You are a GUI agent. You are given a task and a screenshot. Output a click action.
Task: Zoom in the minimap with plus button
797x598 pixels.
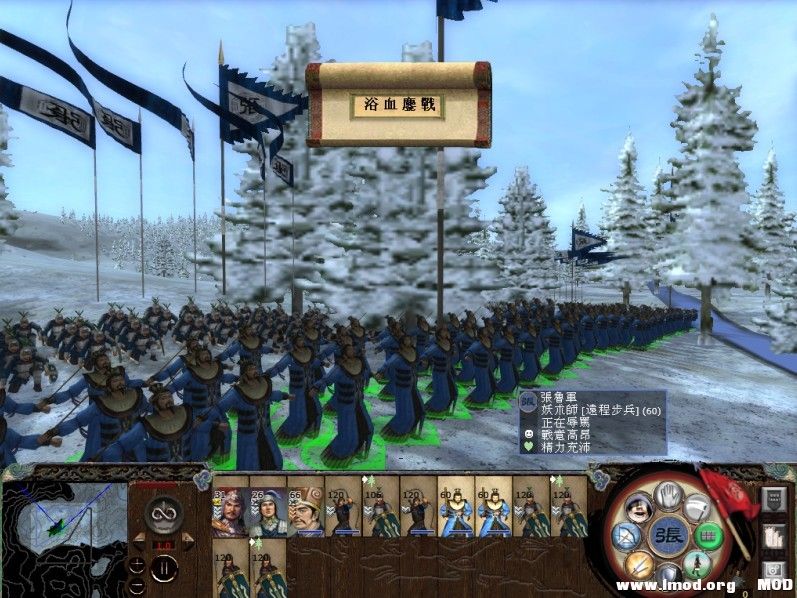pyautogui.click(x=136, y=564)
